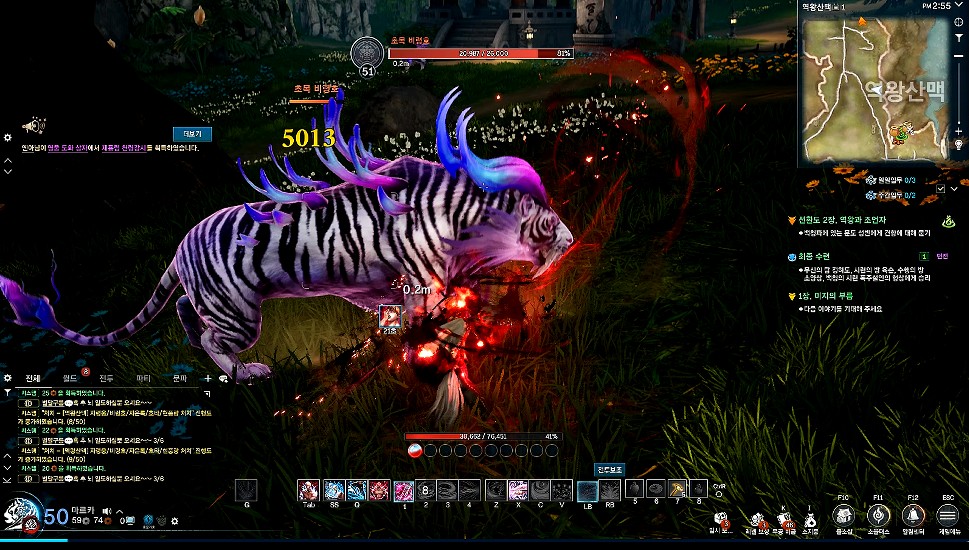Use the hammer item in slot 7

click(x=676, y=489)
